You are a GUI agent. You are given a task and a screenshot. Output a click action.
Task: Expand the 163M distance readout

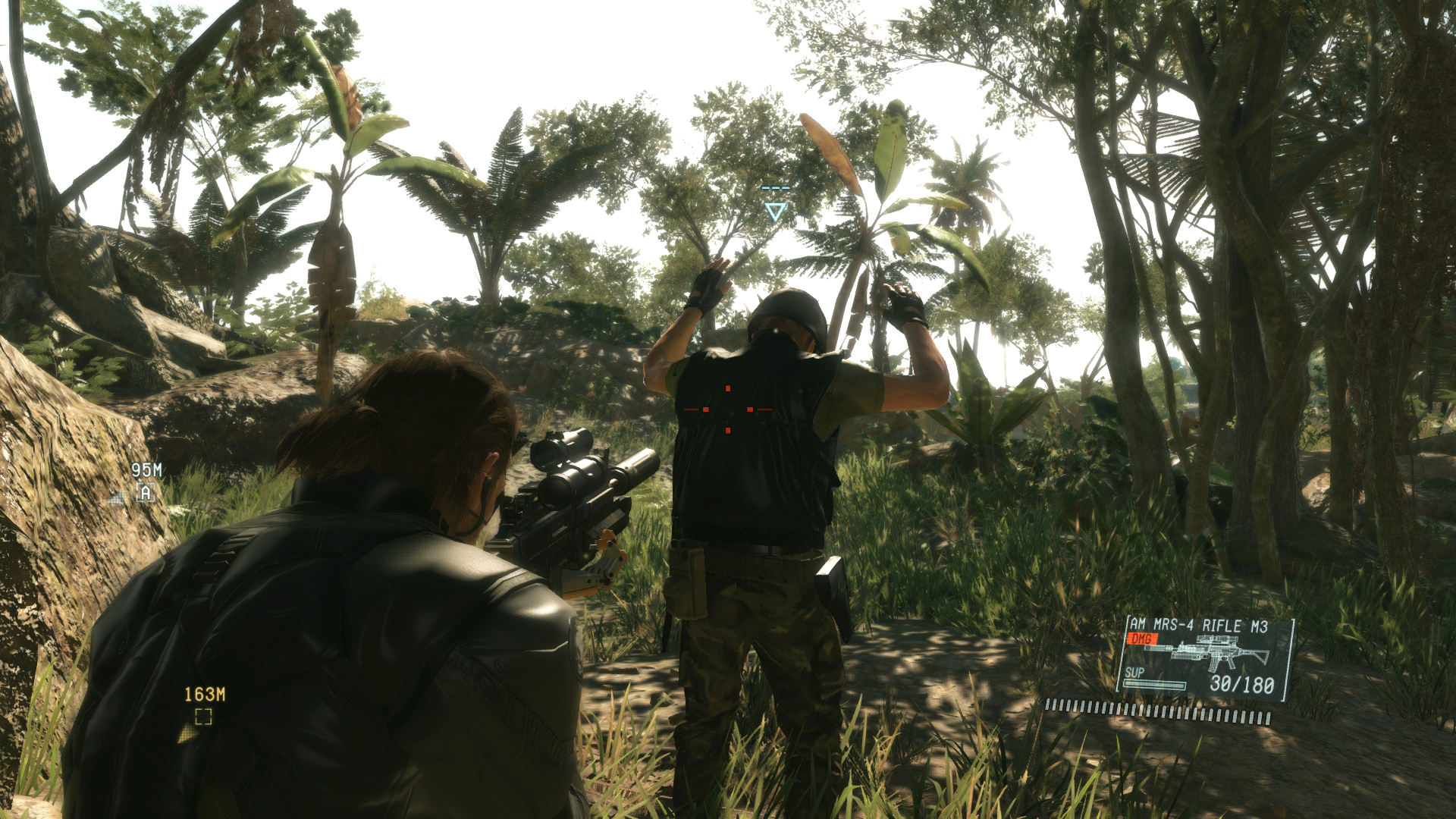[x=205, y=695]
